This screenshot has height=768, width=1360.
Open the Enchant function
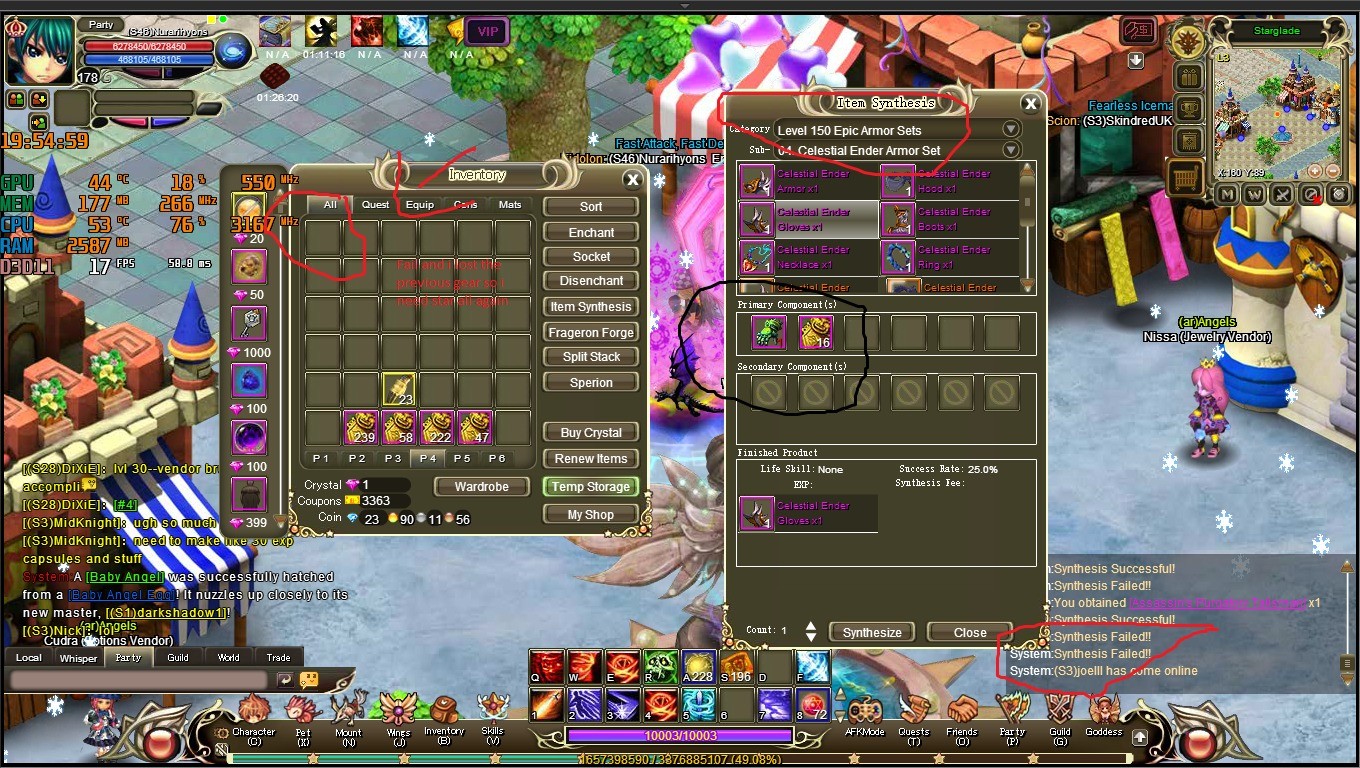click(x=591, y=232)
